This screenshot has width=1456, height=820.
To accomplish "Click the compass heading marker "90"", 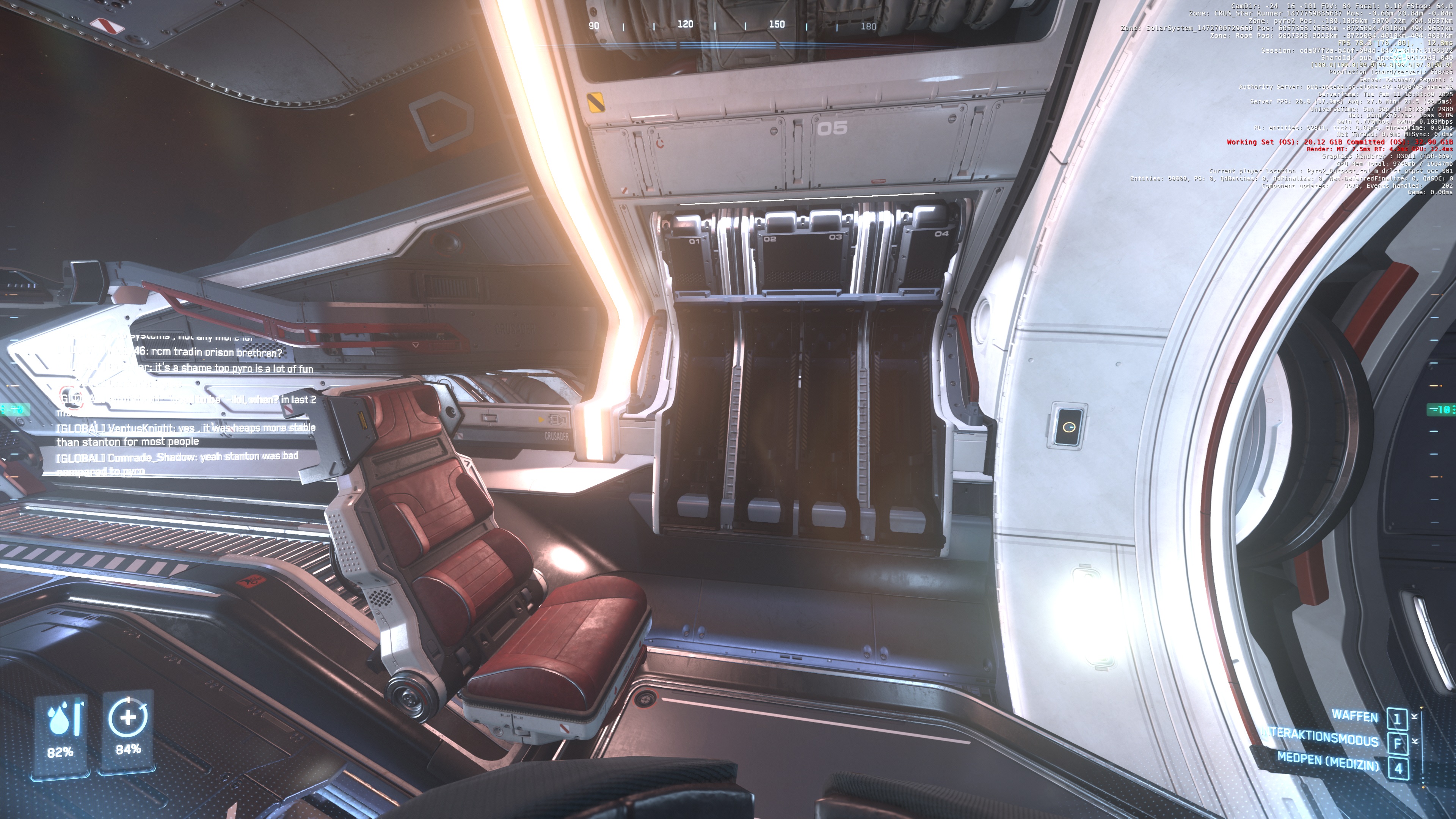I will coord(594,25).
